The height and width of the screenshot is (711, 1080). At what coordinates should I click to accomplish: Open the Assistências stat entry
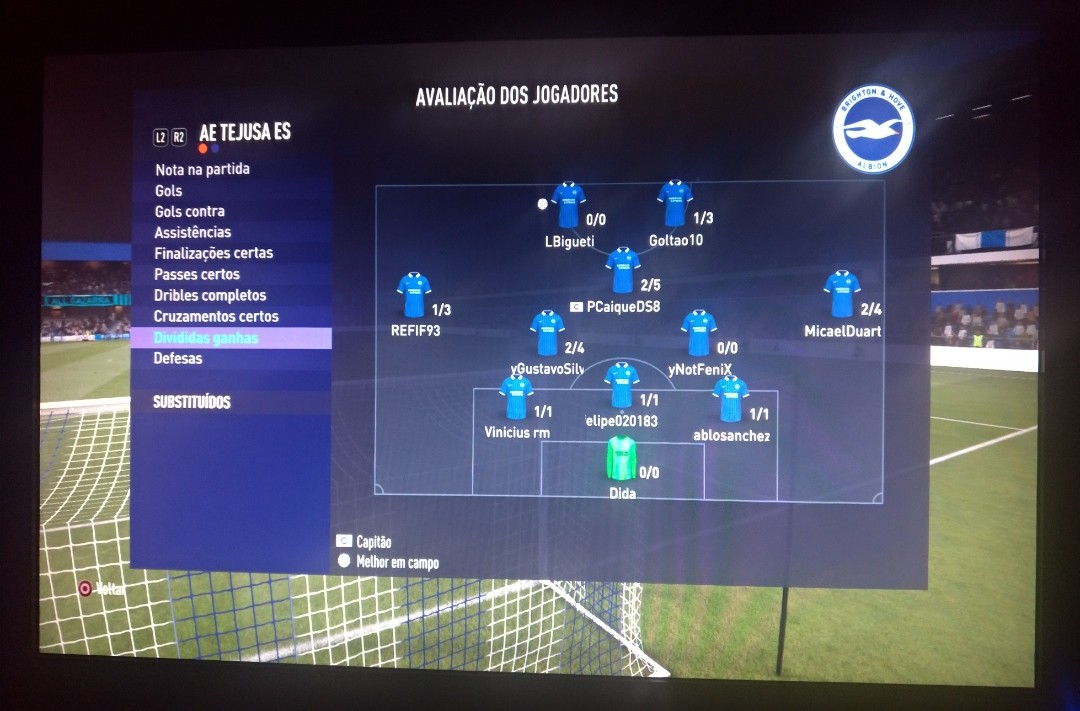[193, 232]
